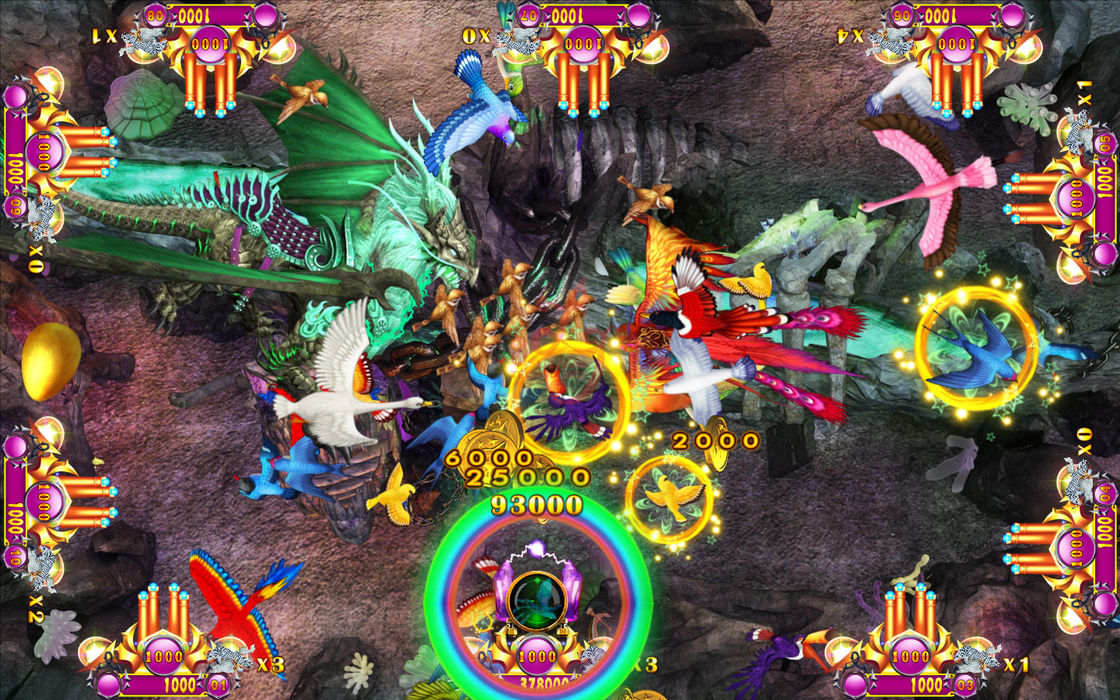Choose the cannon with 378000 credits
Image resolution: width=1120 pixels, height=700 pixels.
pyautogui.click(x=538, y=657)
